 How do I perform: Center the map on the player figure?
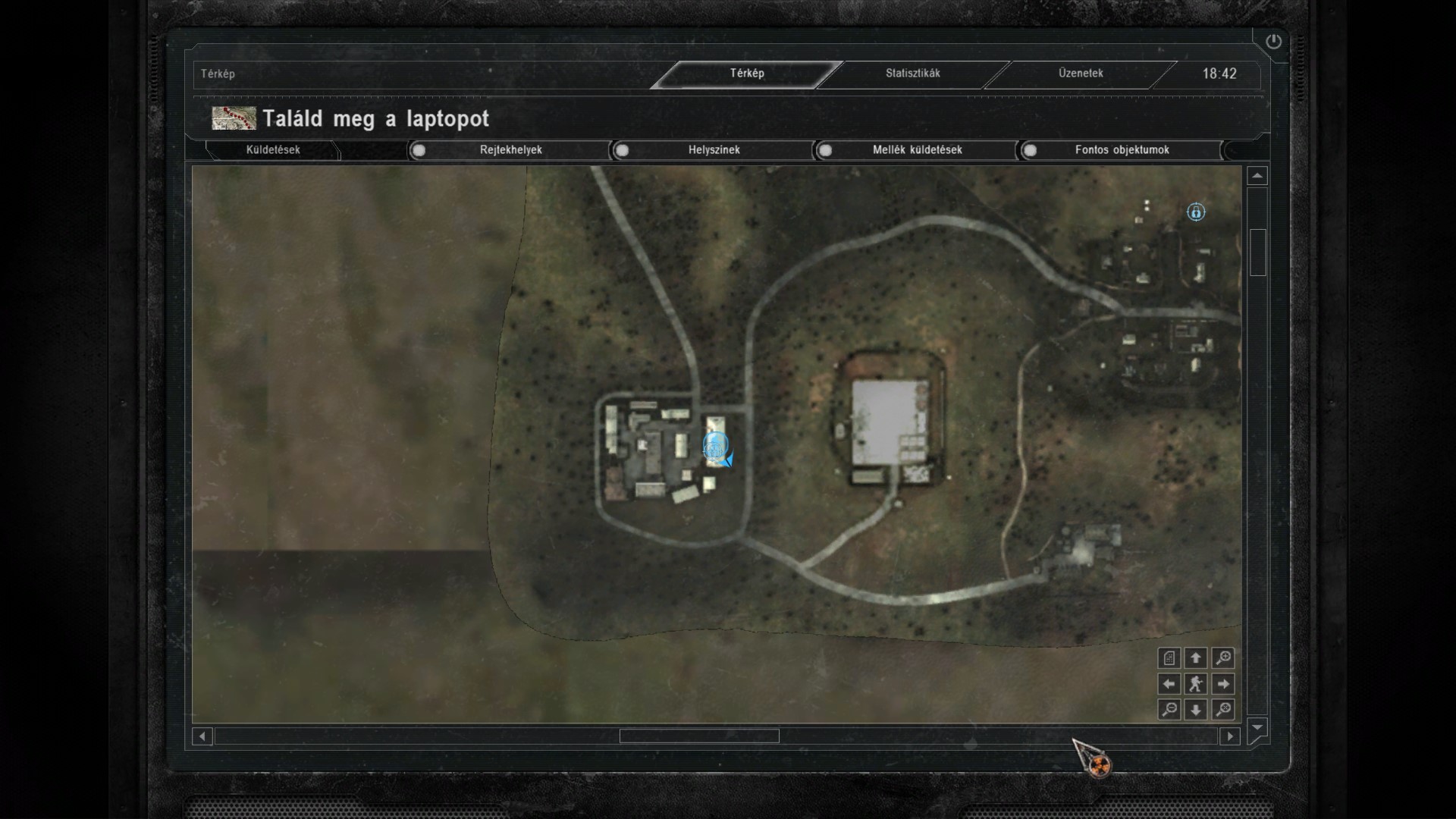tap(1196, 684)
